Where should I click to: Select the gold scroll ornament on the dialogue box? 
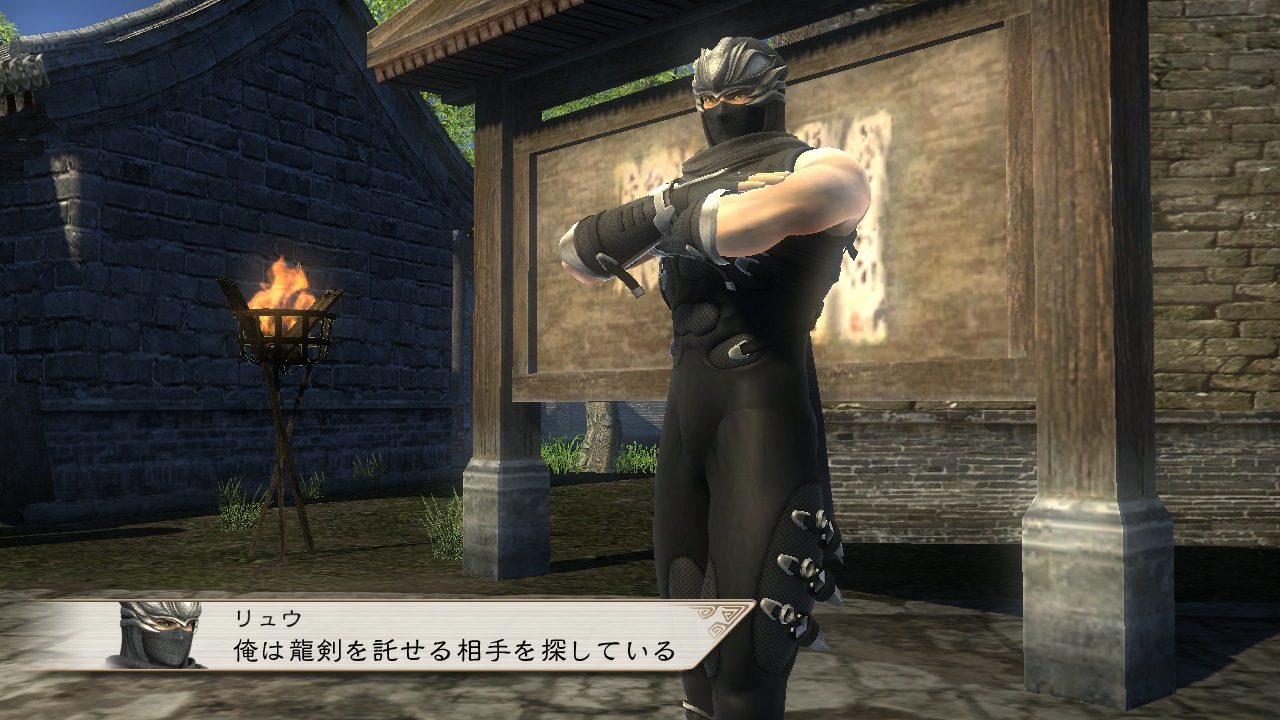720,620
